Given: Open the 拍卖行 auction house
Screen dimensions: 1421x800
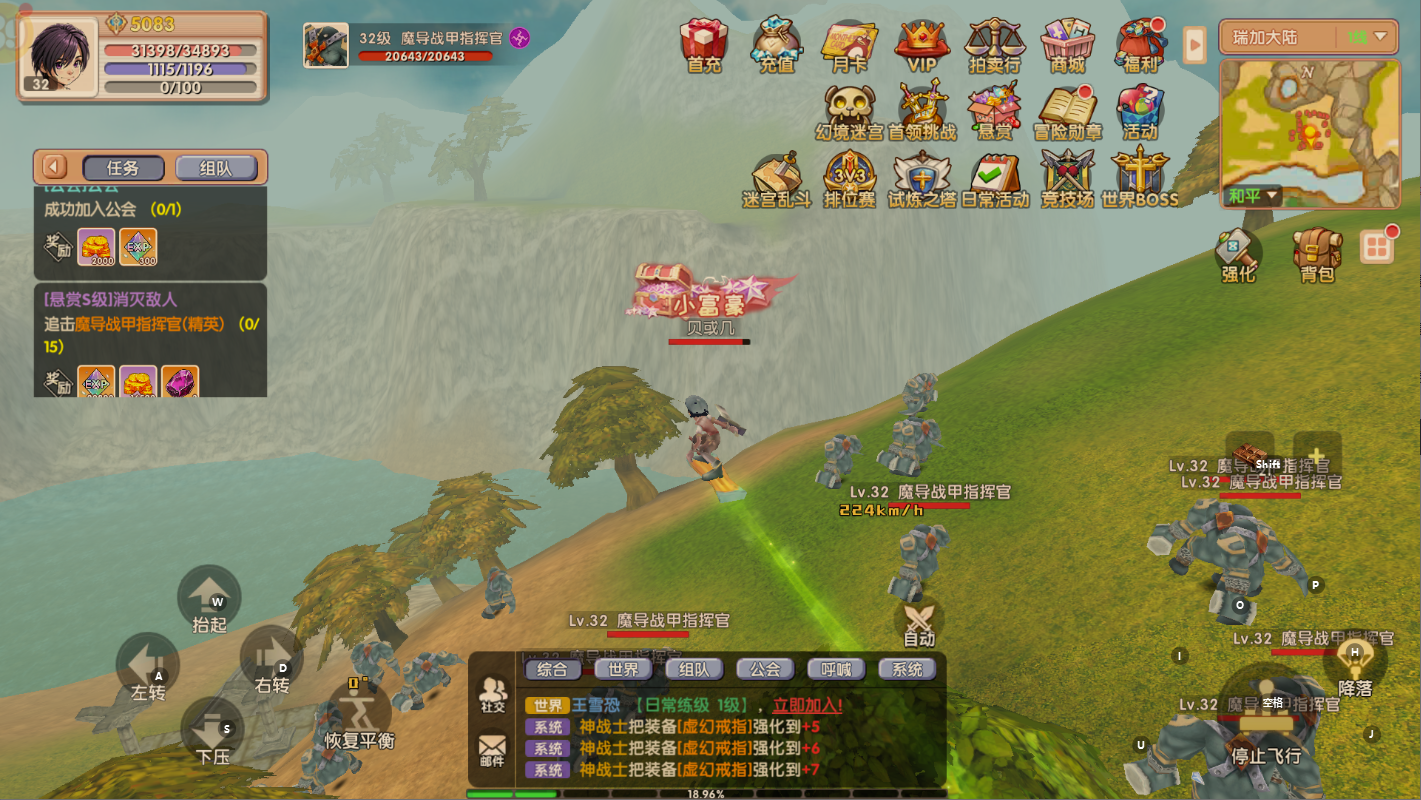Looking at the screenshot, I should [994, 45].
